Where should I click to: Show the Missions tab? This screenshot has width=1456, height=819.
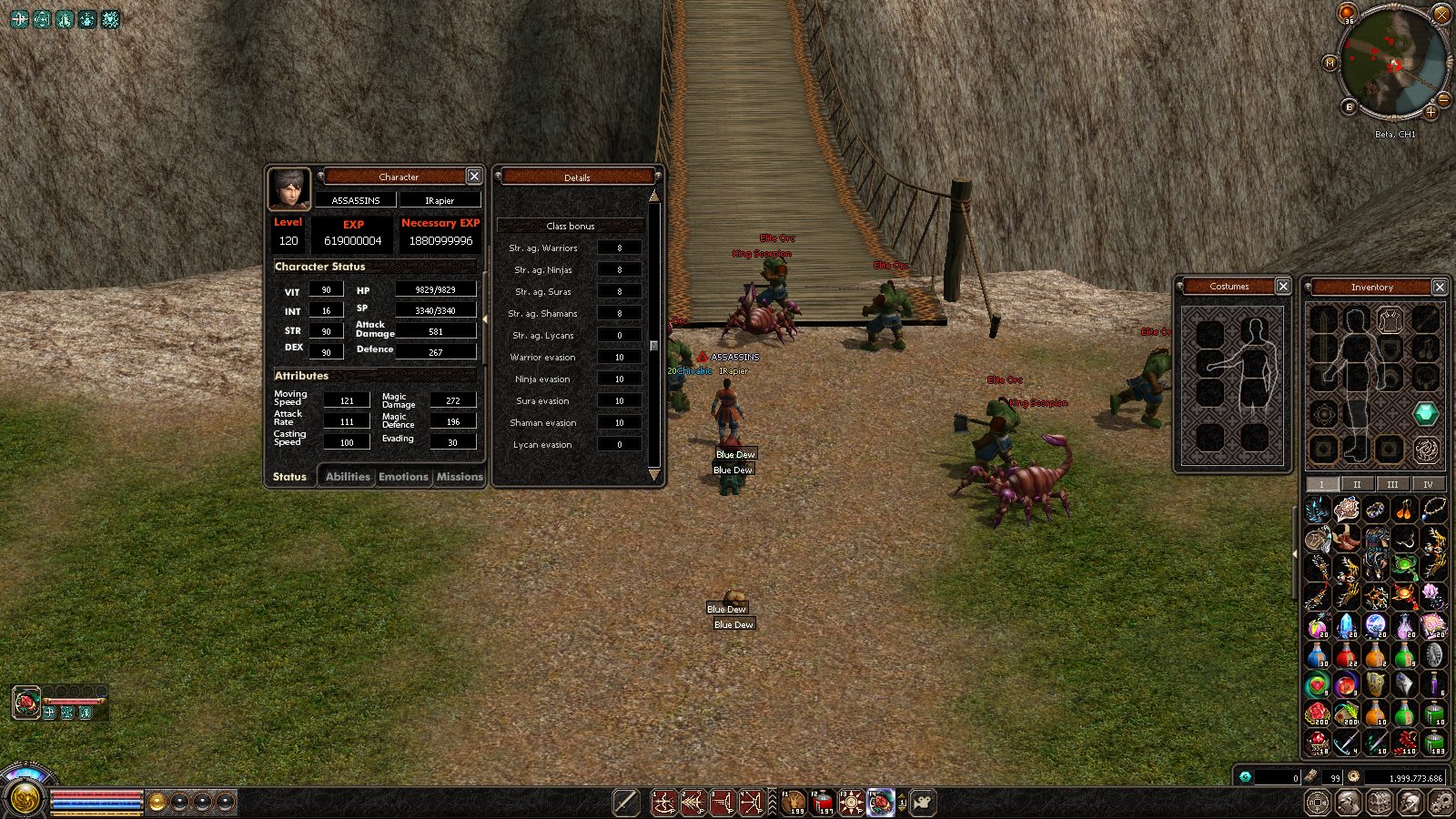tap(460, 477)
